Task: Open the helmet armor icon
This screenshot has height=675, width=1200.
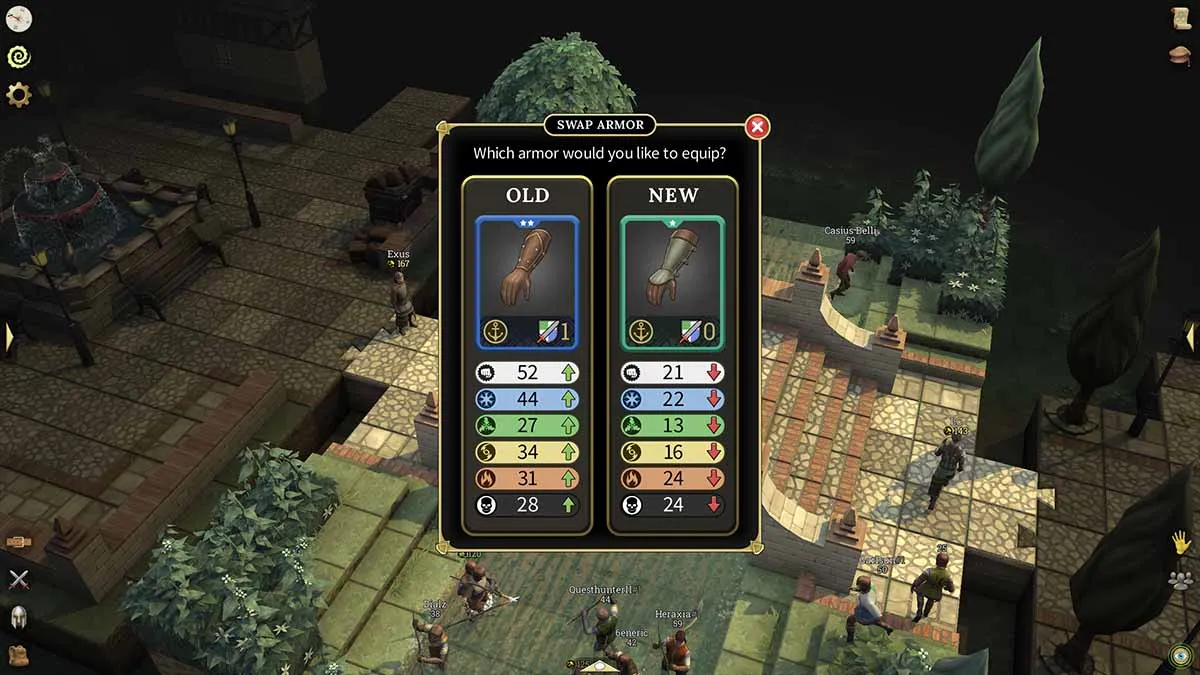Action: point(19,617)
